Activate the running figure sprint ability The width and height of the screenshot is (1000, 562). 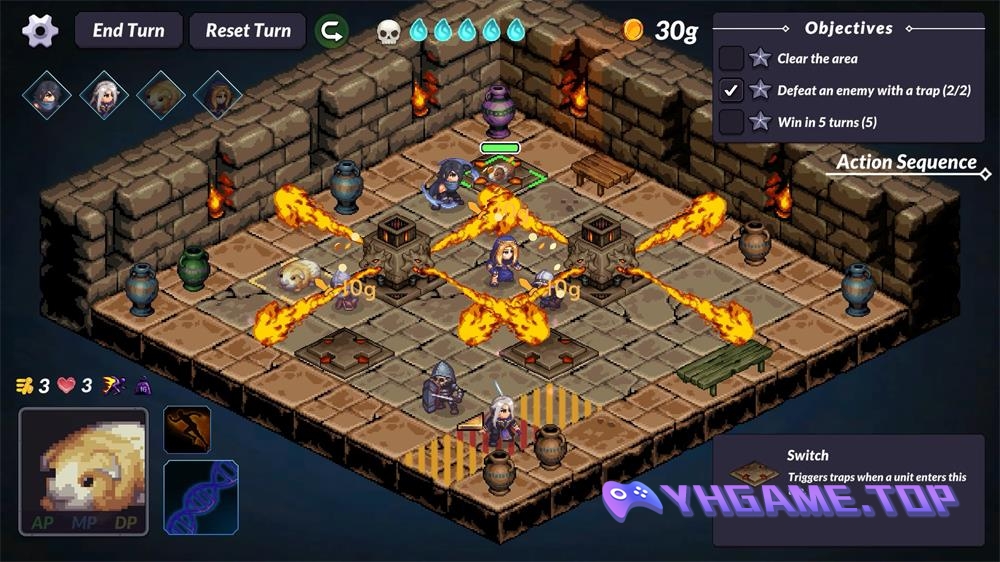pyautogui.click(x=187, y=430)
